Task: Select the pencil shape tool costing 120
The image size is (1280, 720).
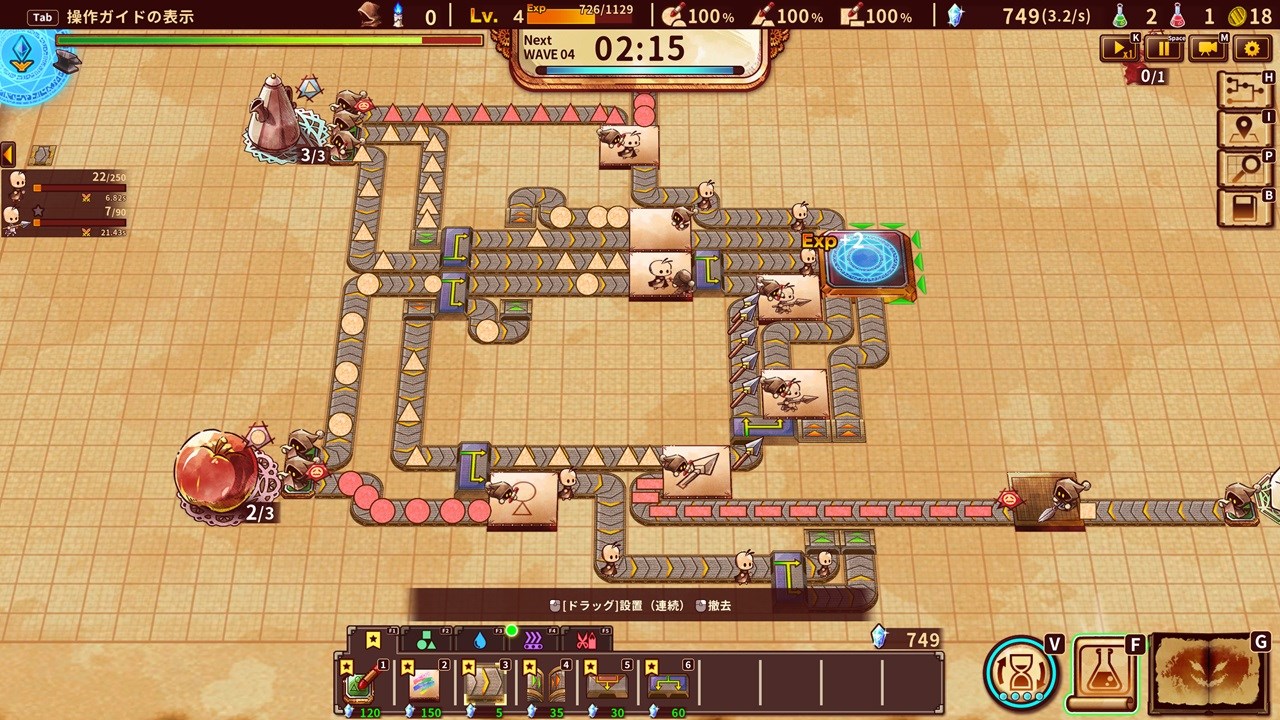Action: tap(363, 685)
